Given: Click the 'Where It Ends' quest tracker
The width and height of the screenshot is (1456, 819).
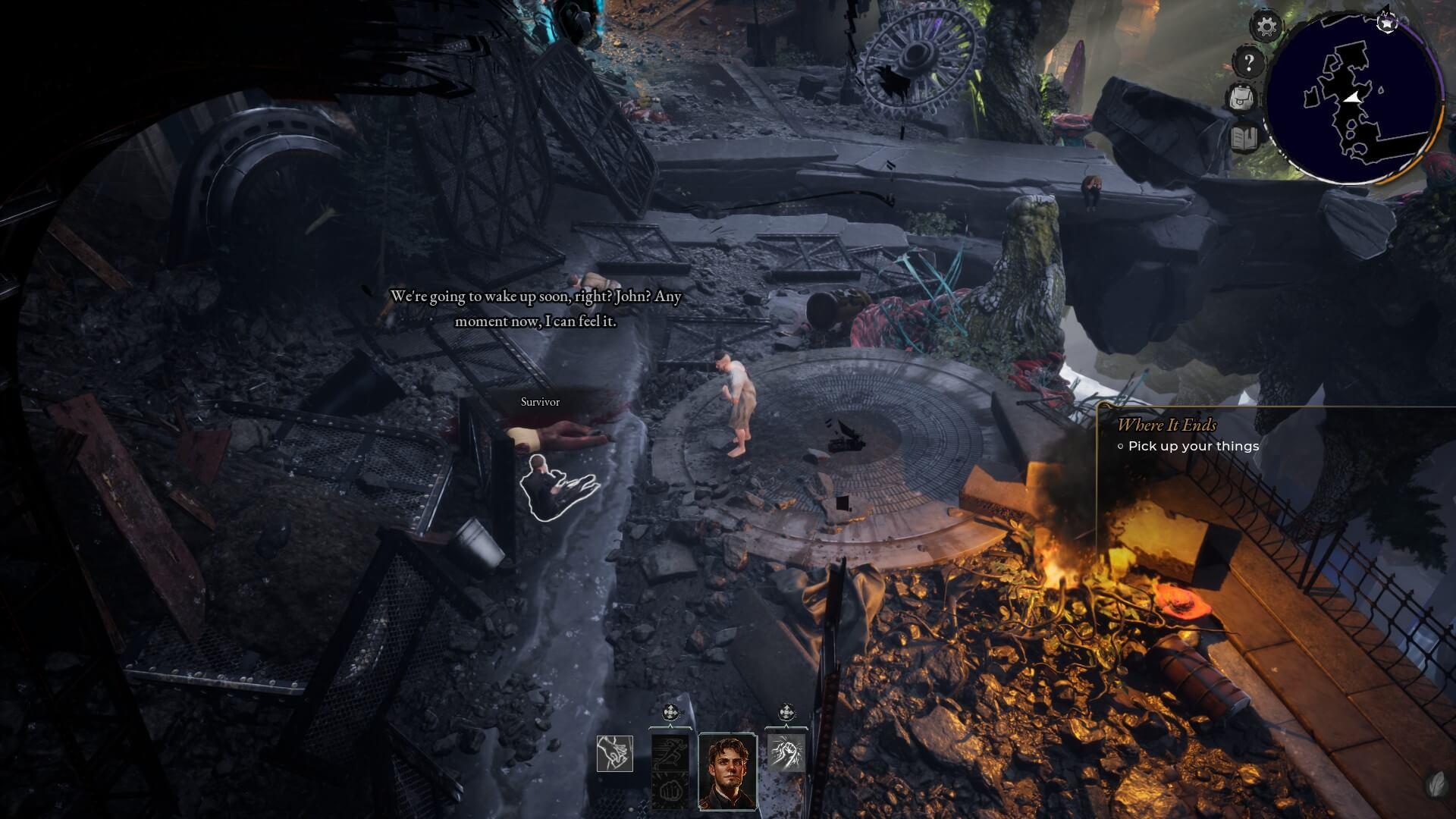Looking at the screenshot, I should (1166, 425).
